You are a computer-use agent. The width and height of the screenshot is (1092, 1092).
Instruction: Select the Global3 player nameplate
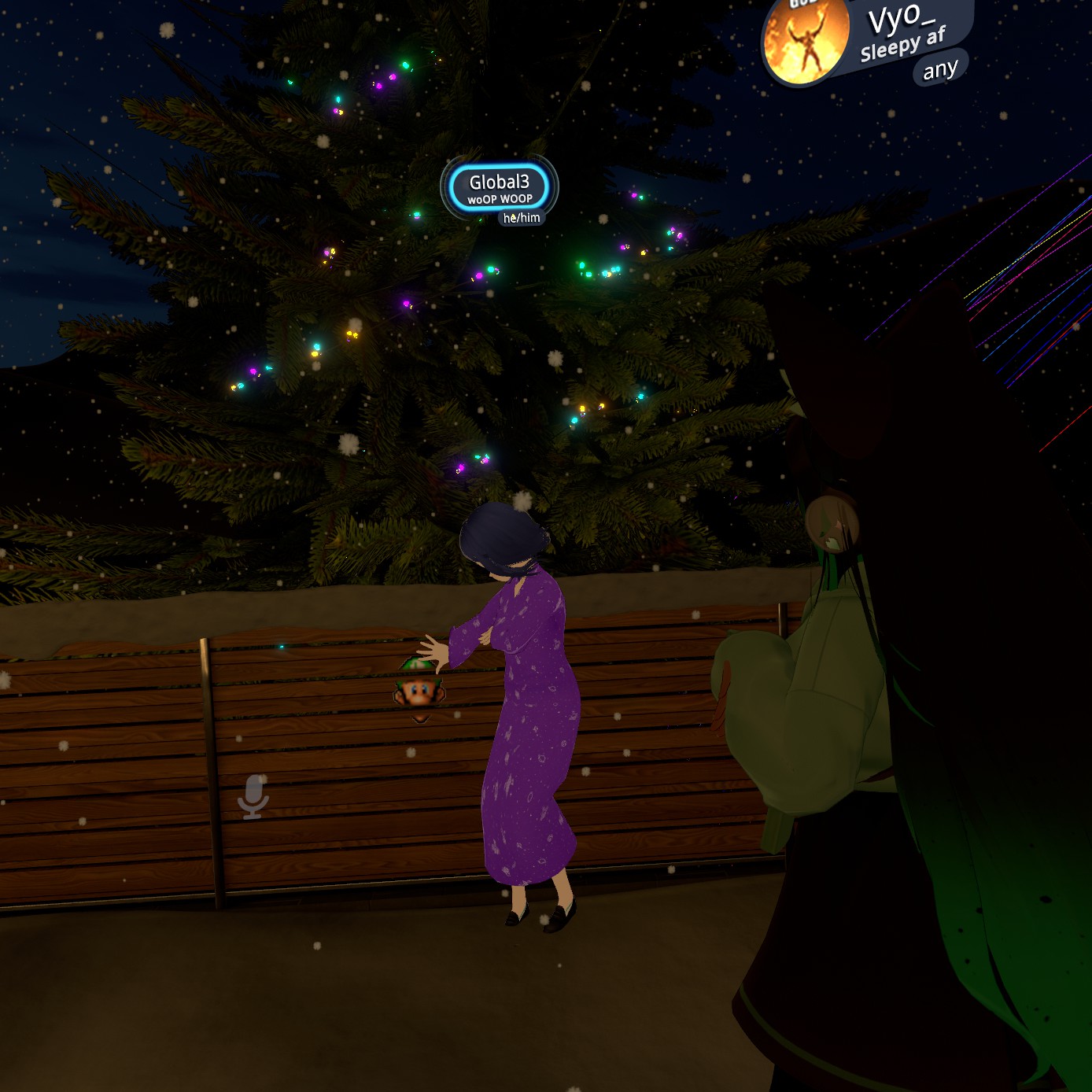(x=499, y=189)
